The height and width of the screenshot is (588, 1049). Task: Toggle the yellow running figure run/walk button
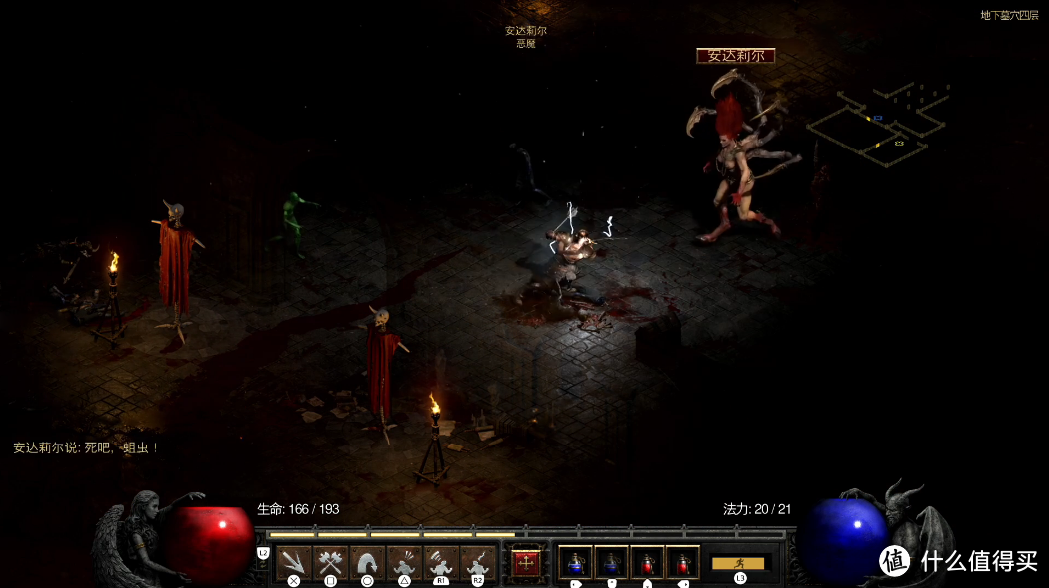click(x=740, y=563)
